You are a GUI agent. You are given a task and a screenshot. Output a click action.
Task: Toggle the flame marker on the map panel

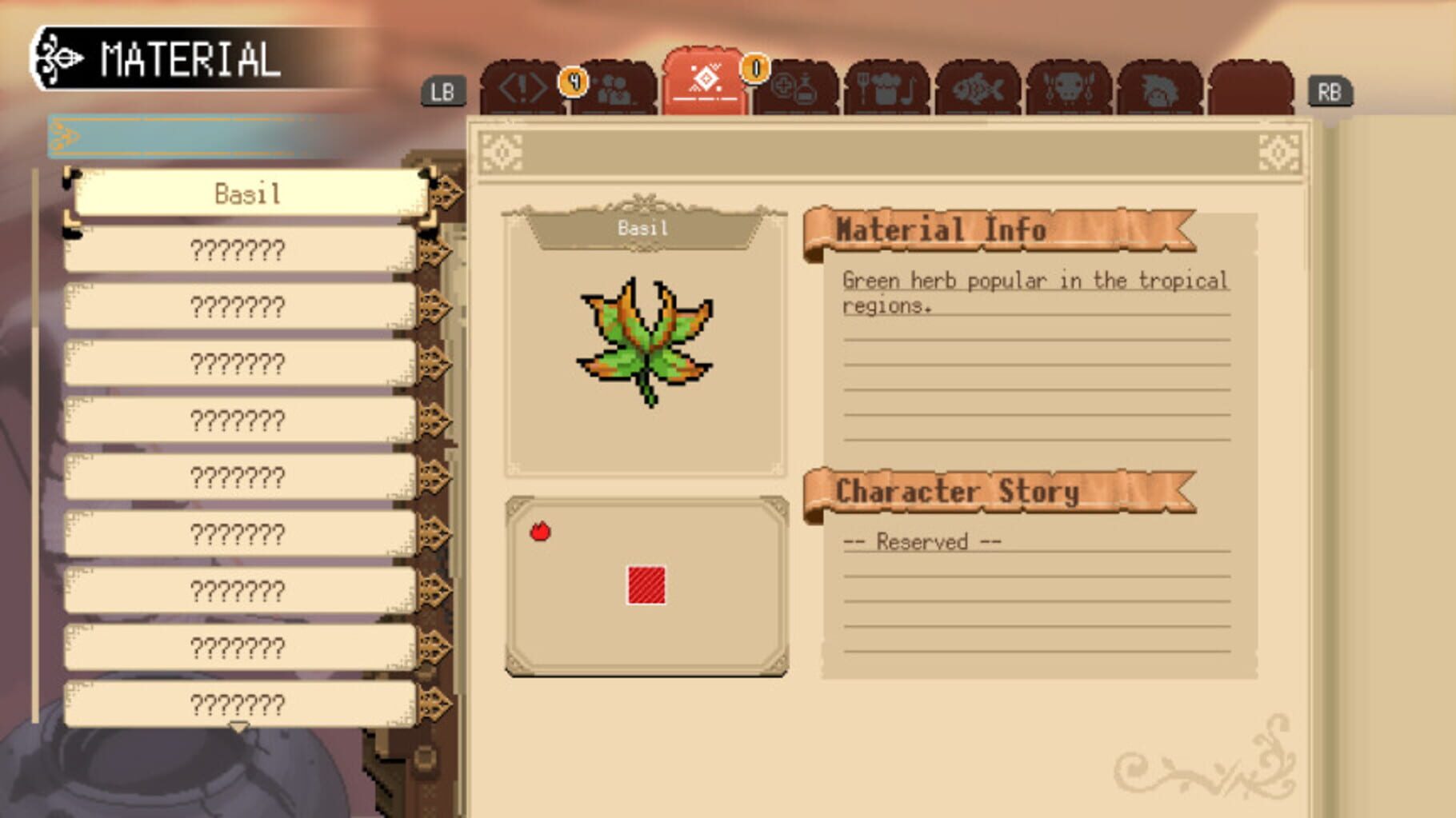tap(542, 530)
